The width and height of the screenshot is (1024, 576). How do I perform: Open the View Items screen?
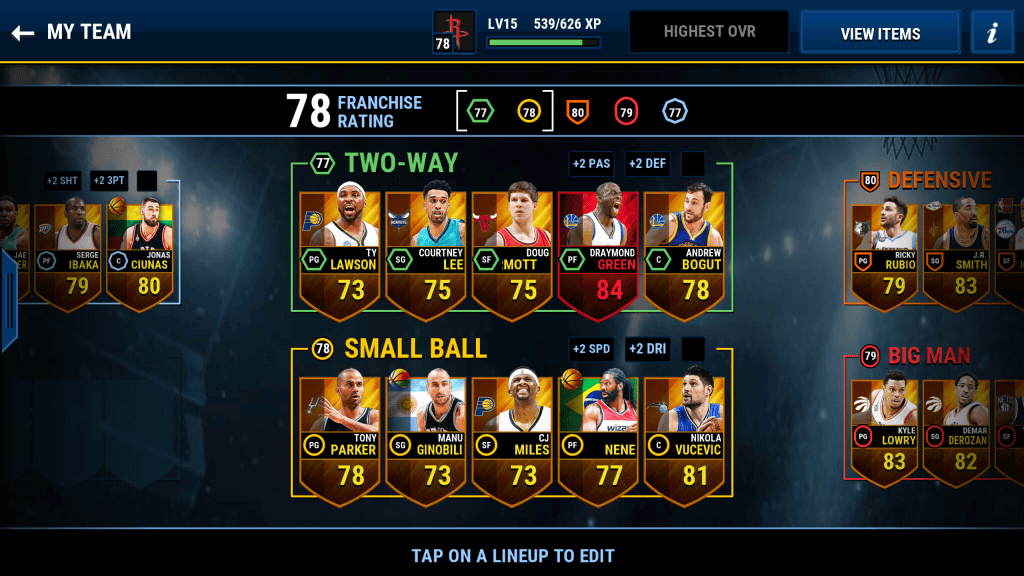(880, 33)
